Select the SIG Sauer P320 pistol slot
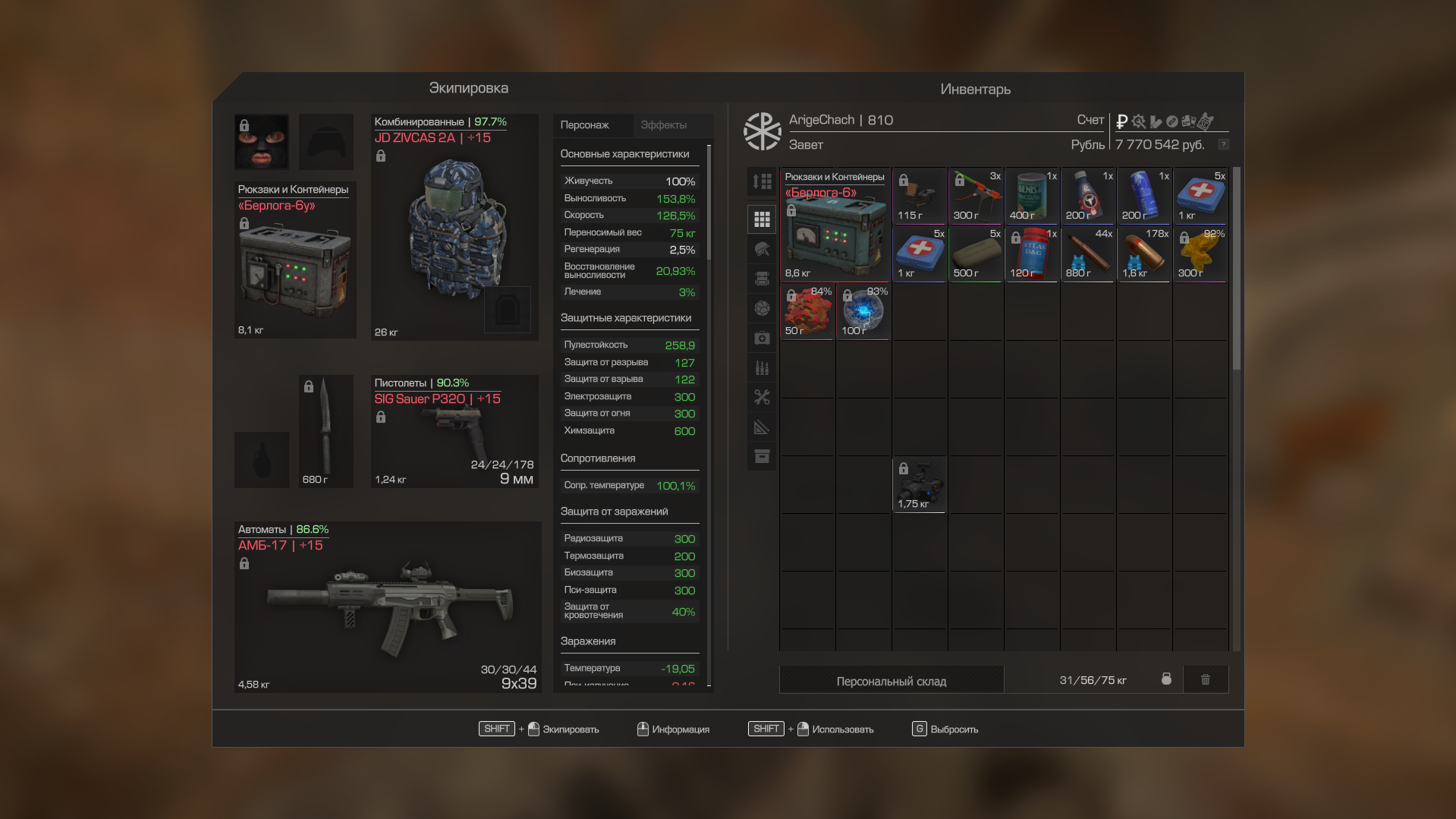 point(454,431)
